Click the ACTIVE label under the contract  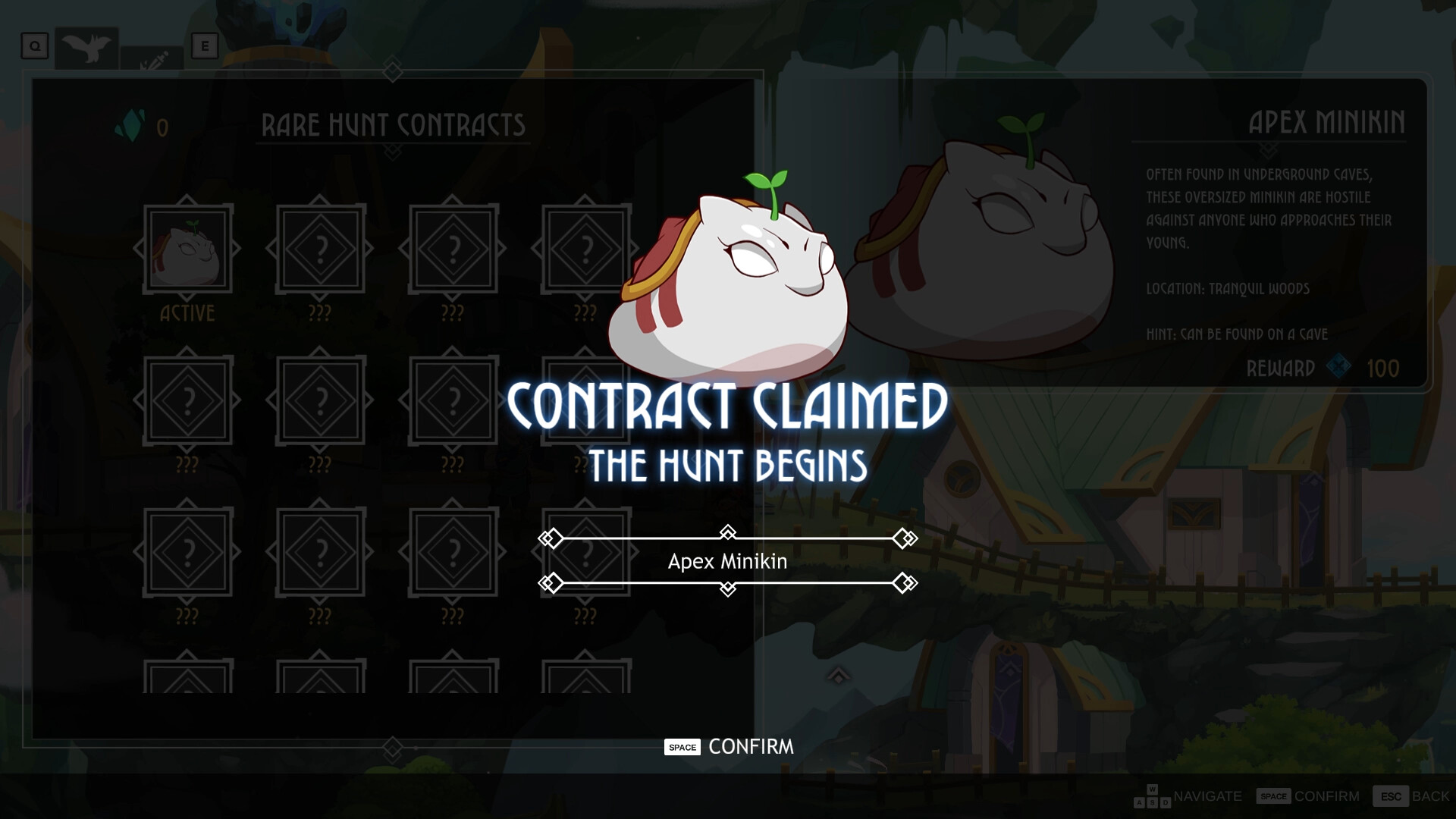[x=190, y=312]
